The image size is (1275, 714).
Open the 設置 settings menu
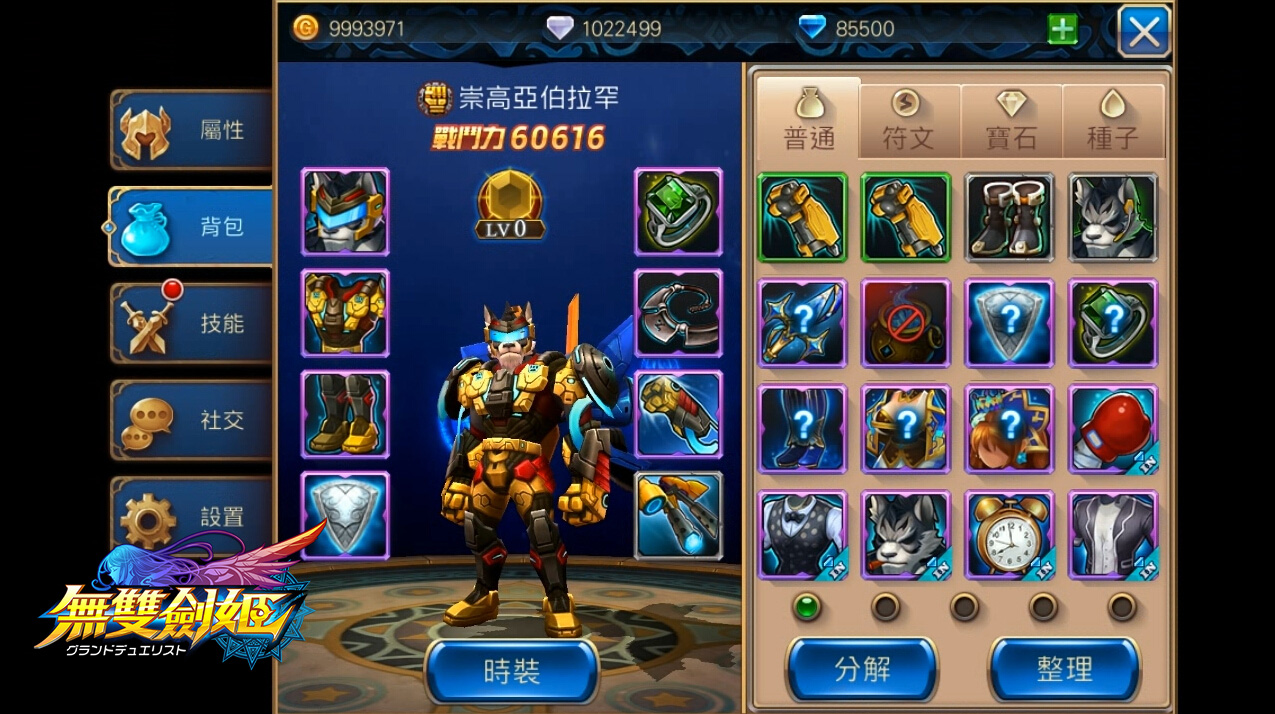point(192,516)
